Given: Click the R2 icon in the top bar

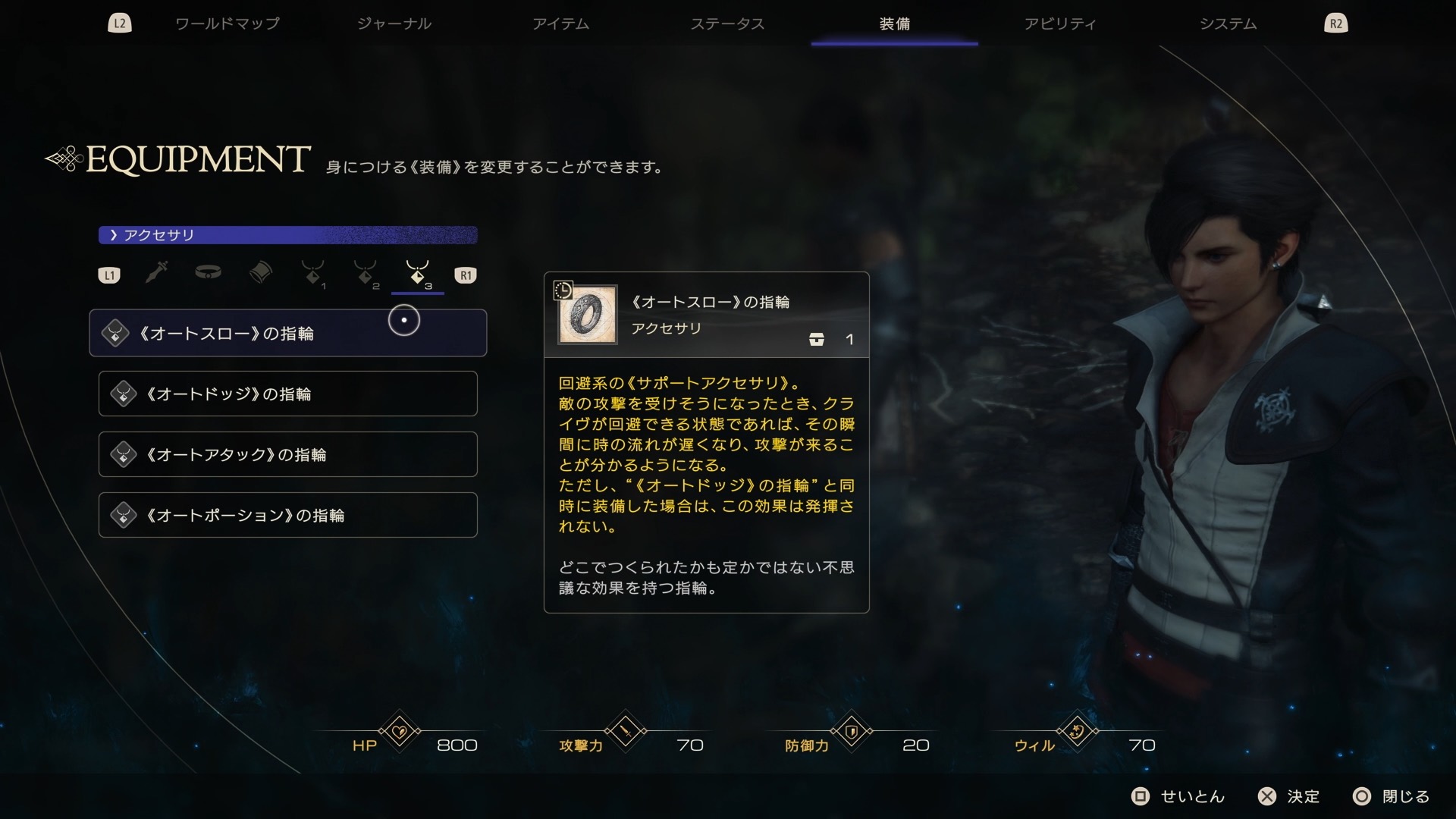Looking at the screenshot, I should point(1336,23).
